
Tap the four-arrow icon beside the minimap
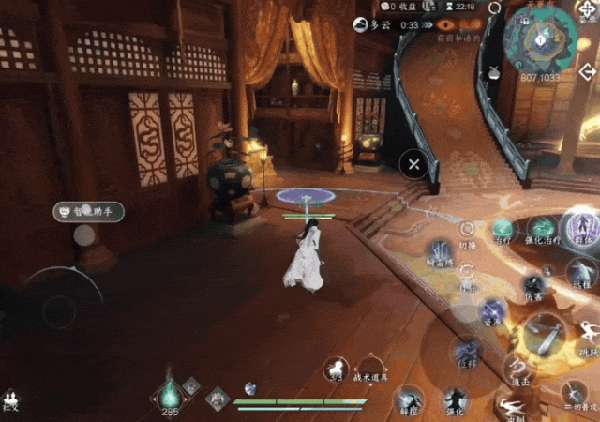click(x=586, y=11)
